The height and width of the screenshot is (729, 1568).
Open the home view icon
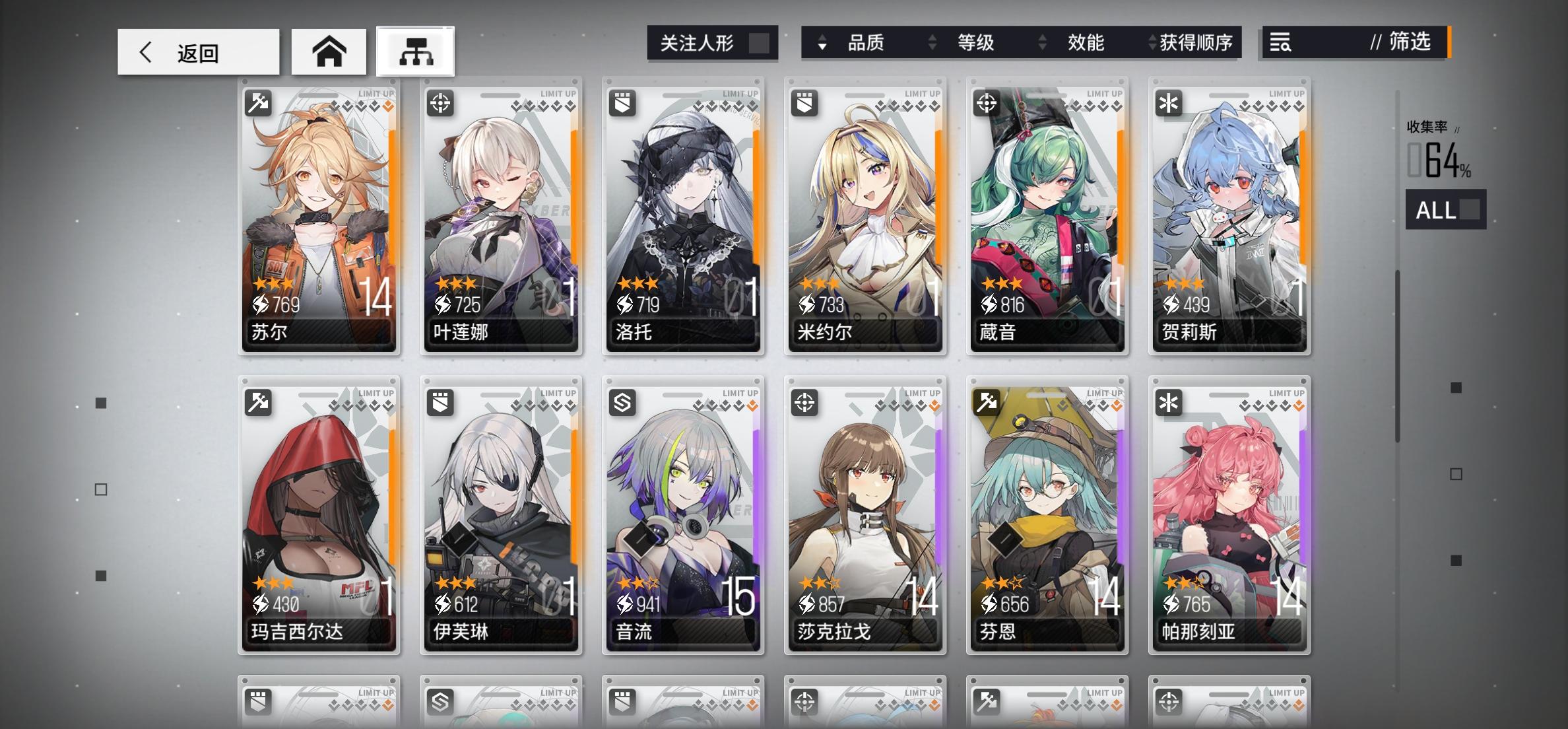(x=329, y=51)
